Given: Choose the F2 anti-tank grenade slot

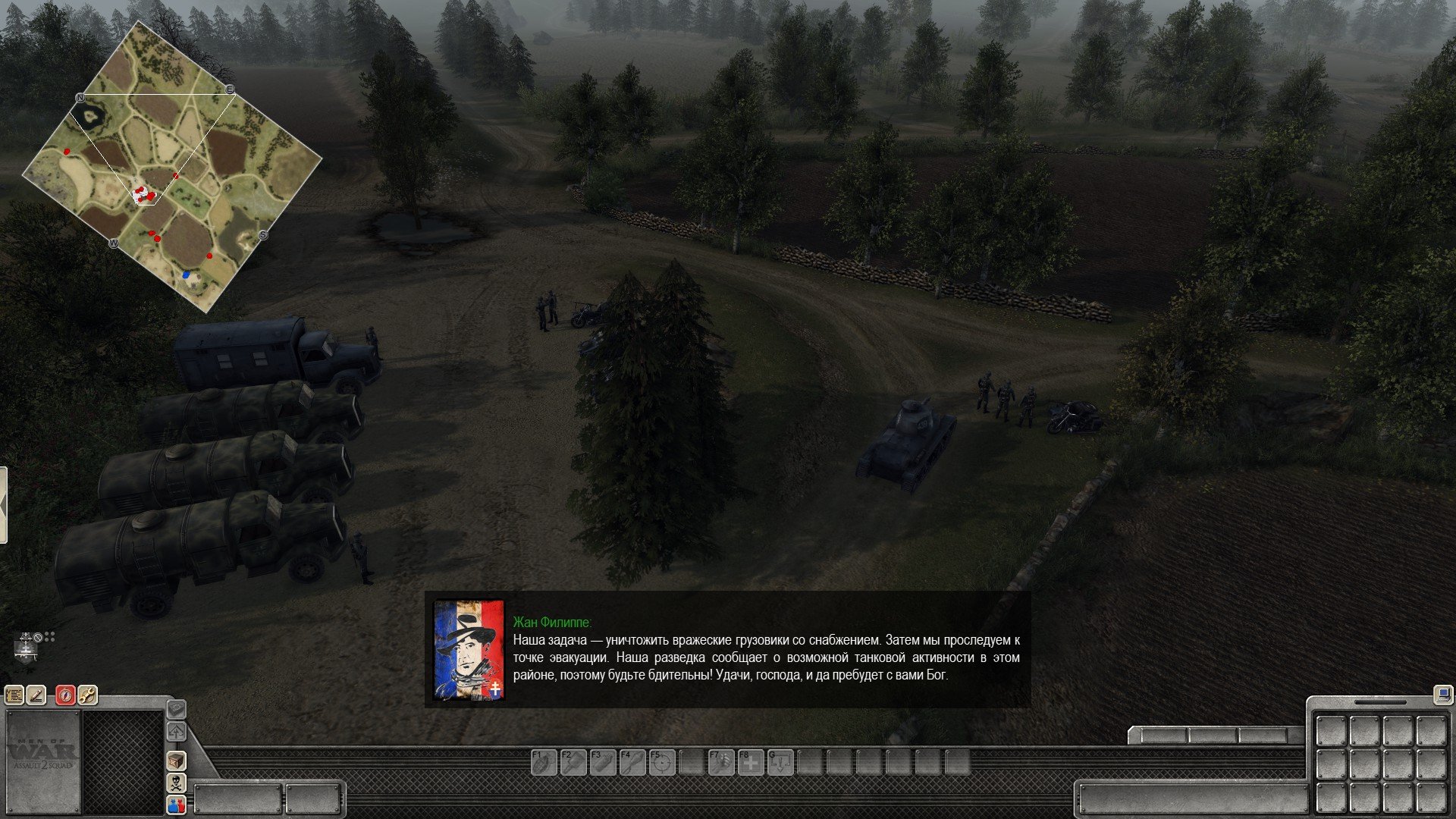Looking at the screenshot, I should click(572, 762).
